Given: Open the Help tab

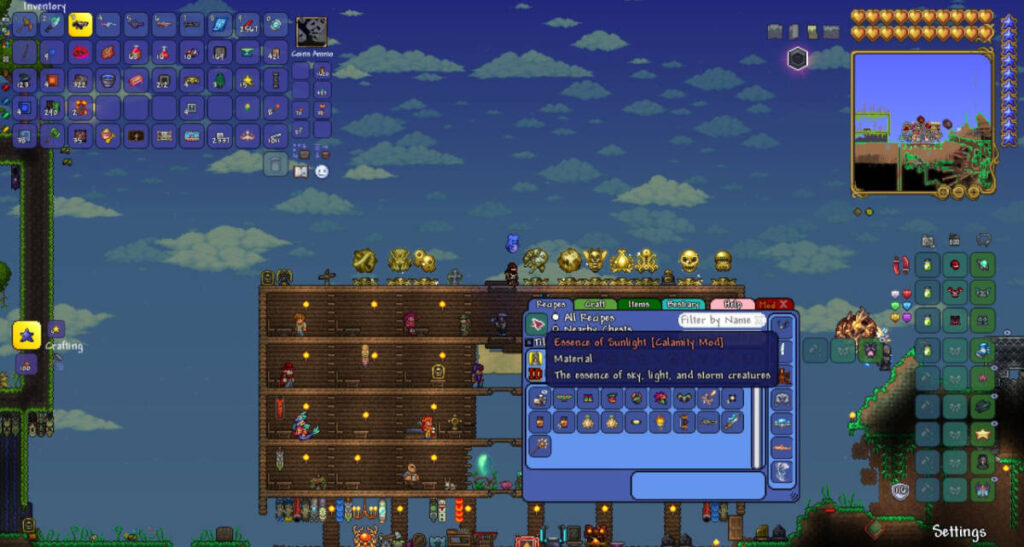Looking at the screenshot, I should tap(732, 304).
